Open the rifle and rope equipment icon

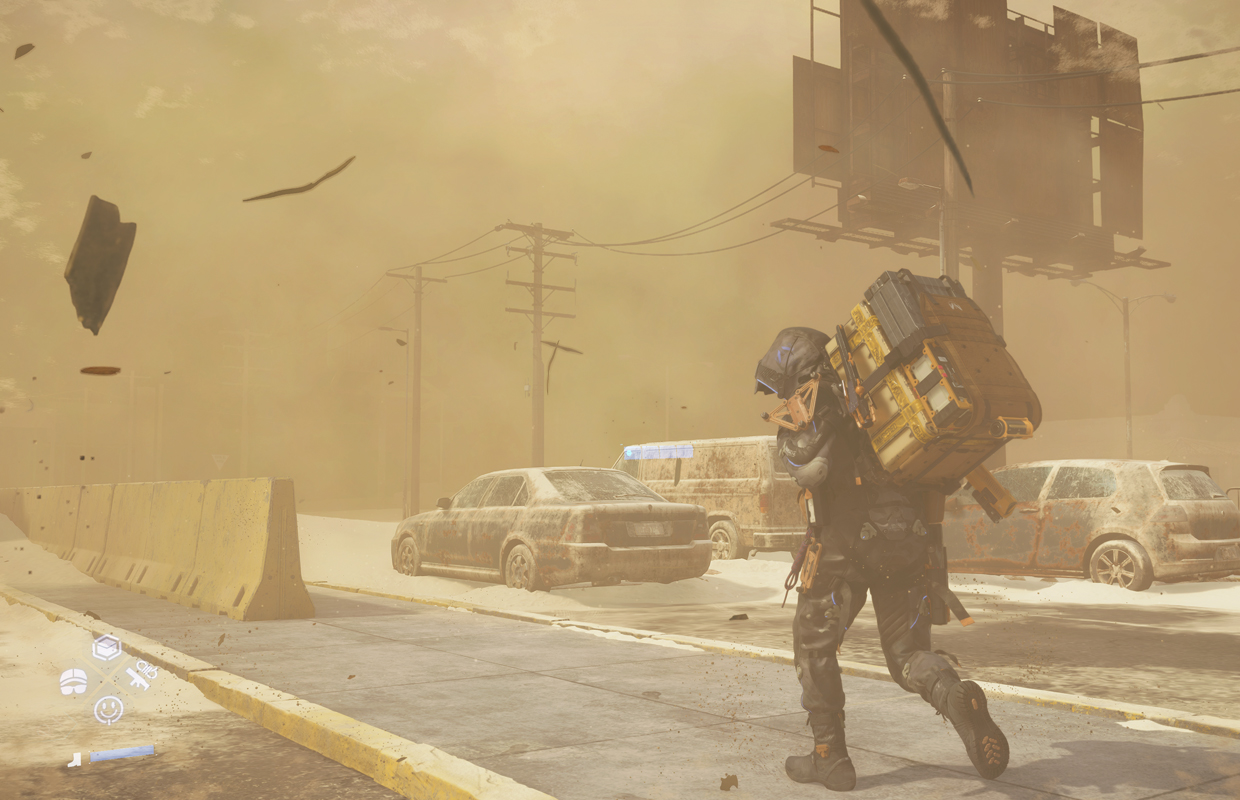click(x=141, y=677)
